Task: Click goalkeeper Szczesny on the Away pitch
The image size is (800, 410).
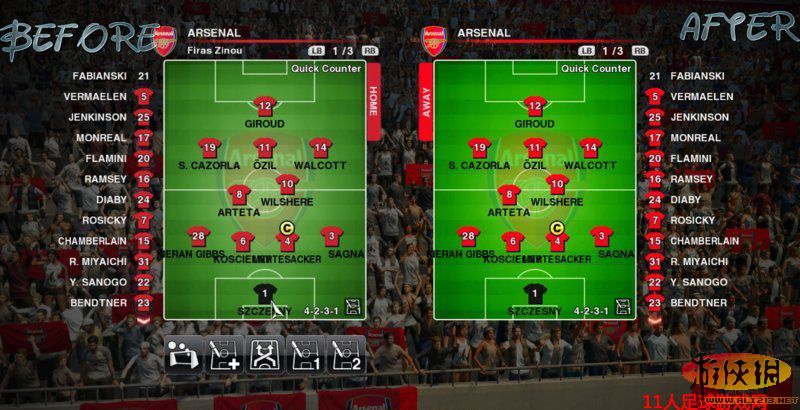Action: (x=535, y=293)
